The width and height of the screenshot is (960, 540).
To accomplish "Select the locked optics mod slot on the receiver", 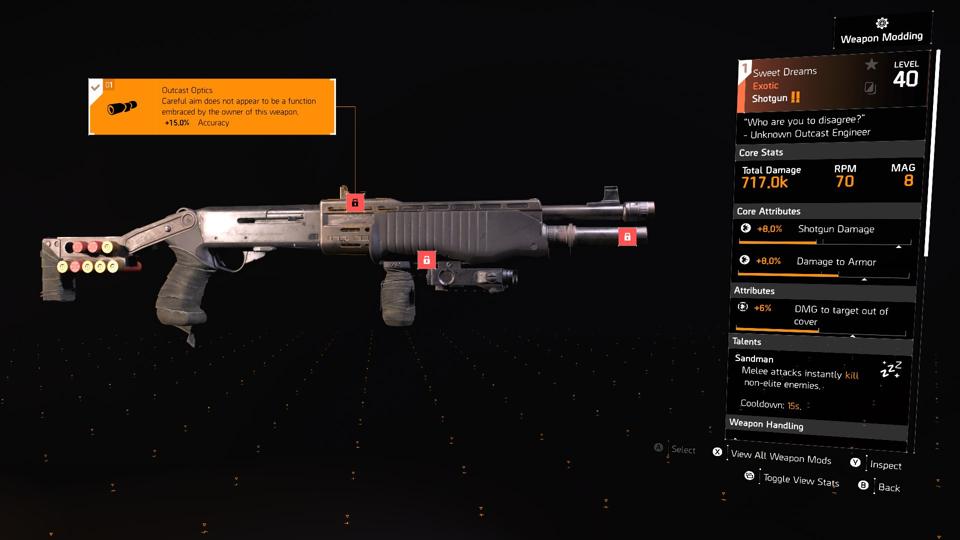I will (353, 202).
